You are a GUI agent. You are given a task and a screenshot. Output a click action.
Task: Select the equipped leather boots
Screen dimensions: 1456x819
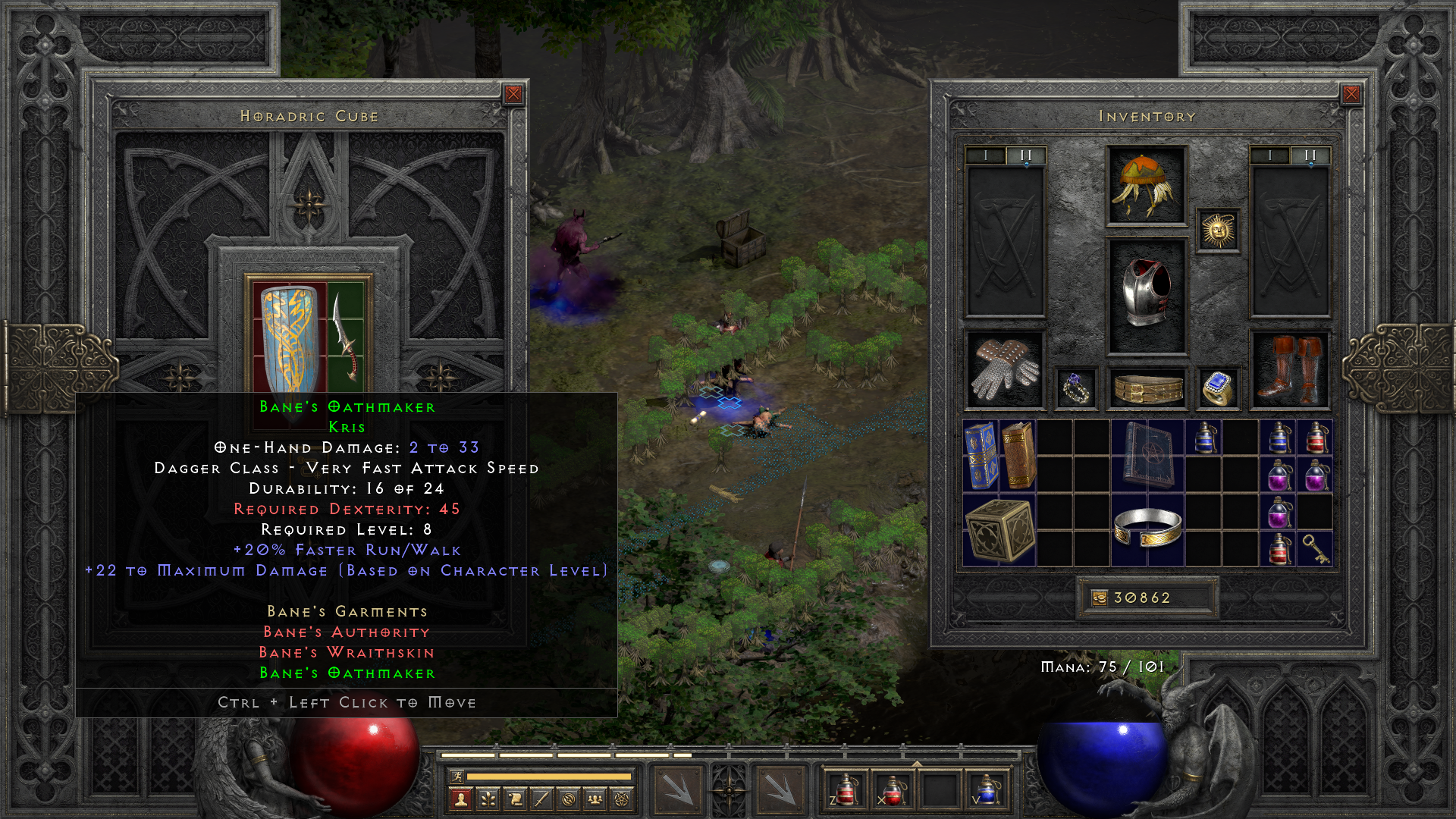click(x=1289, y=370)
